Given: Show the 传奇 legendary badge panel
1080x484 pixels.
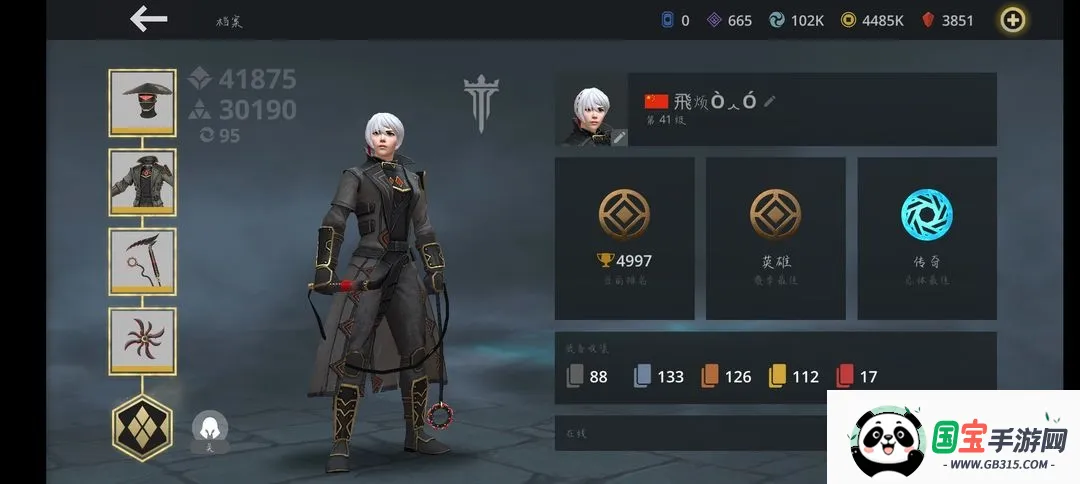Looking at the screenshot, I should coord(926,238).
